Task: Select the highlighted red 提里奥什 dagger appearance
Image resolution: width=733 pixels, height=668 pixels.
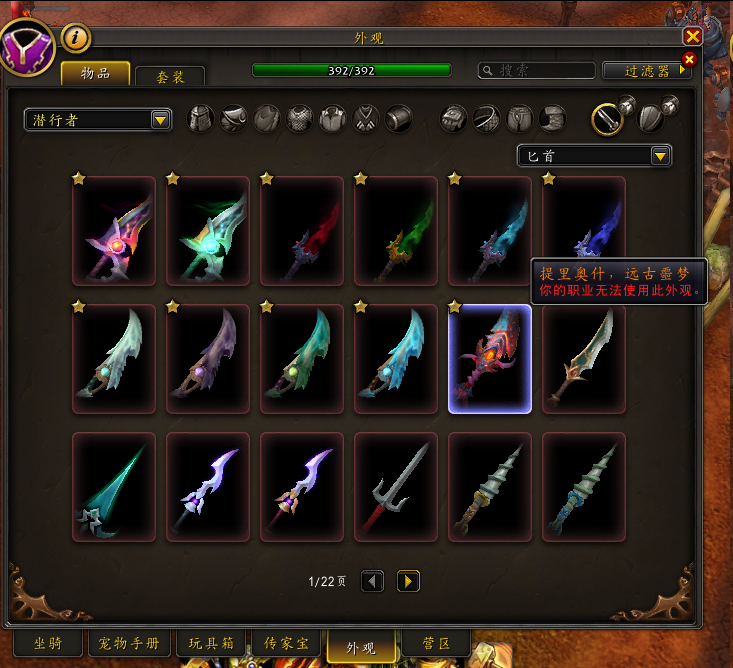Action: click(x=489, y=359)
